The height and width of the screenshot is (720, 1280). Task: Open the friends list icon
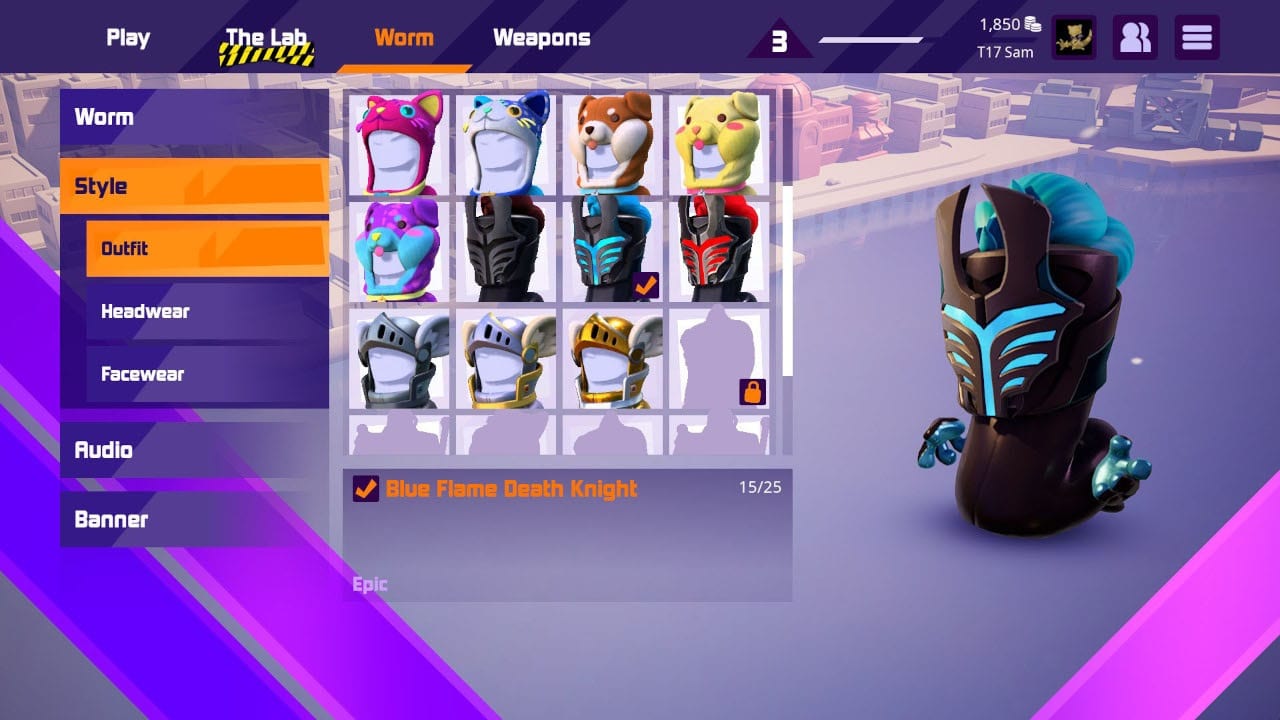tap(1135, 37)
